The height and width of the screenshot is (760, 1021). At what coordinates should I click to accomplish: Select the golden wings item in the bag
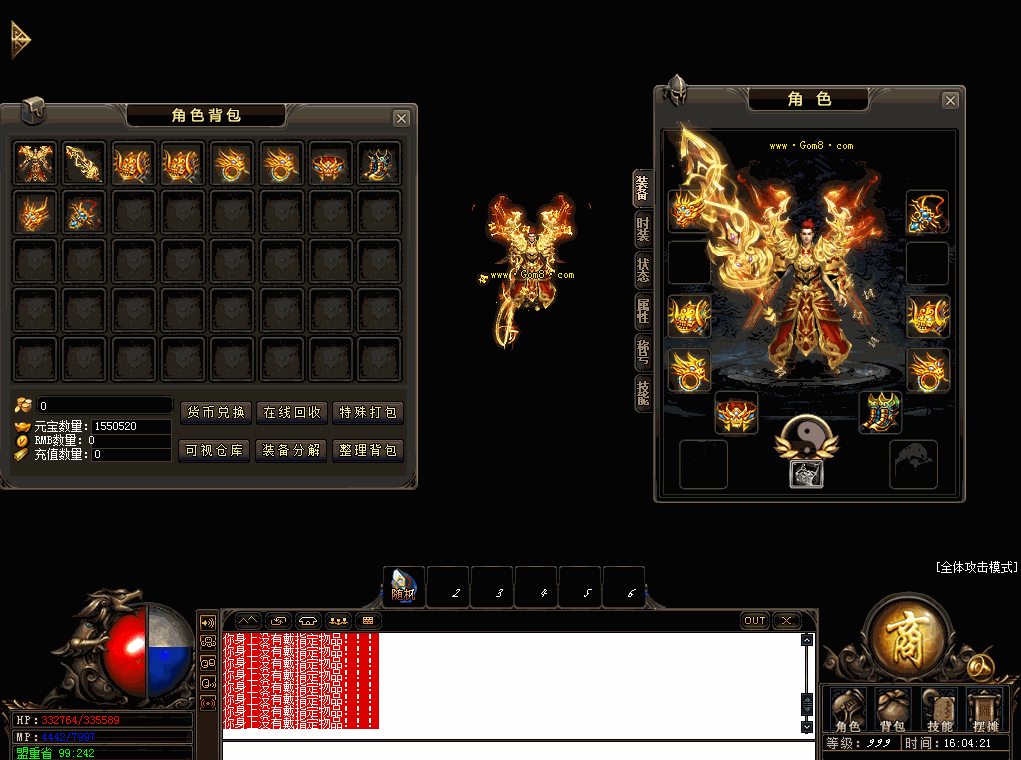(35, 162)
